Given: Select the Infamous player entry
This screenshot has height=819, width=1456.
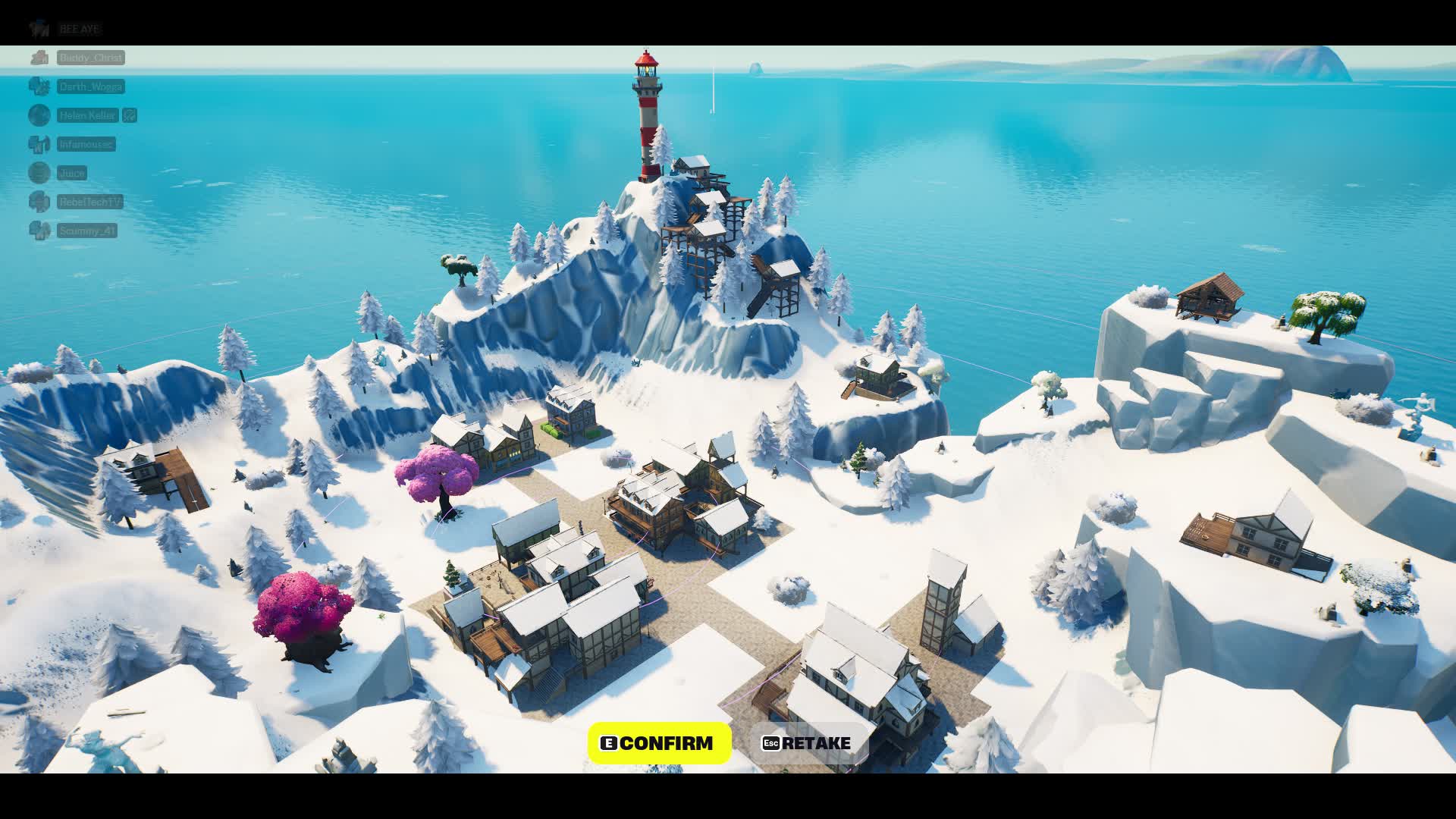Looking at the screenshot, I should (x=86, y=144).
